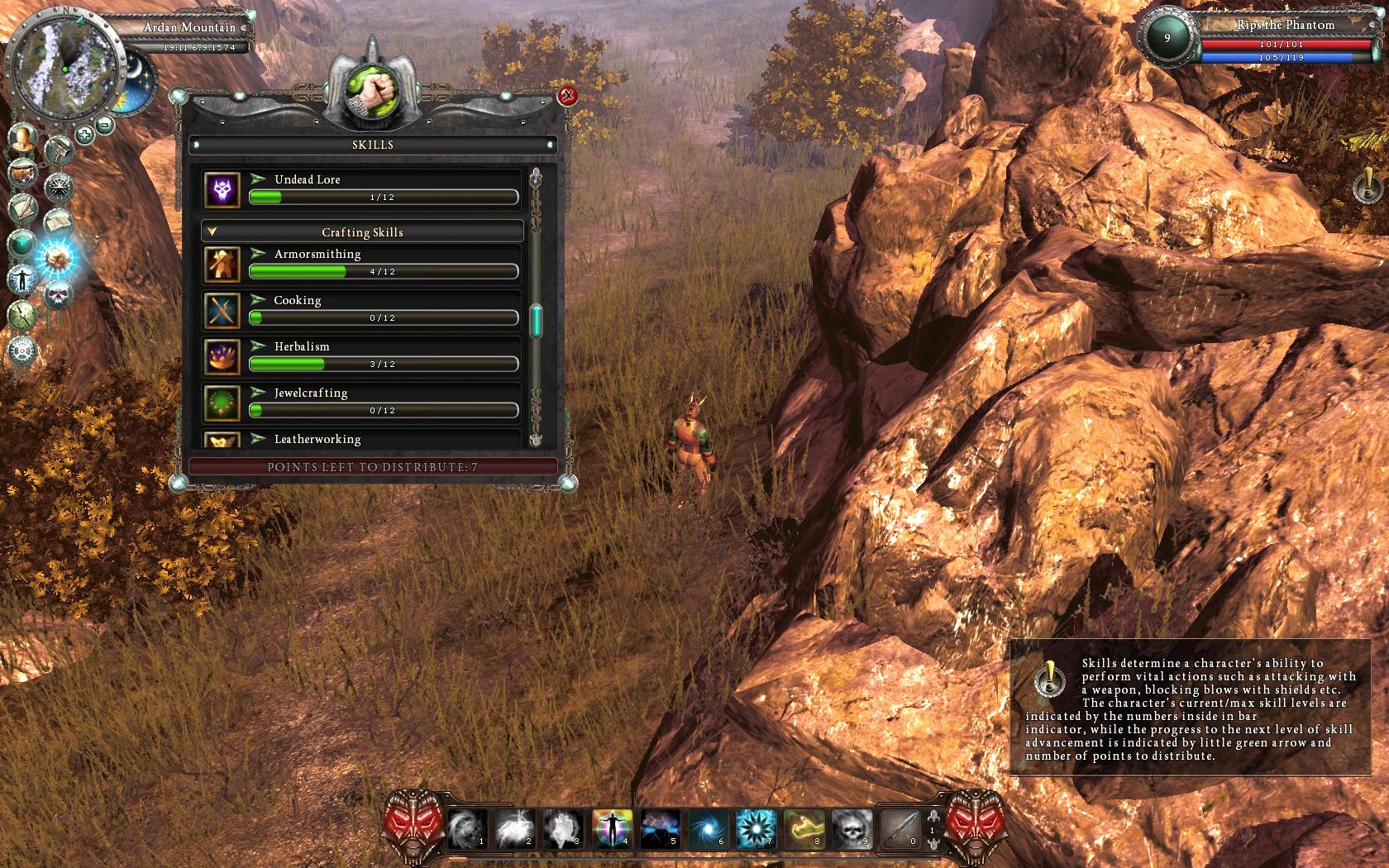Close the Skills window

567,96
